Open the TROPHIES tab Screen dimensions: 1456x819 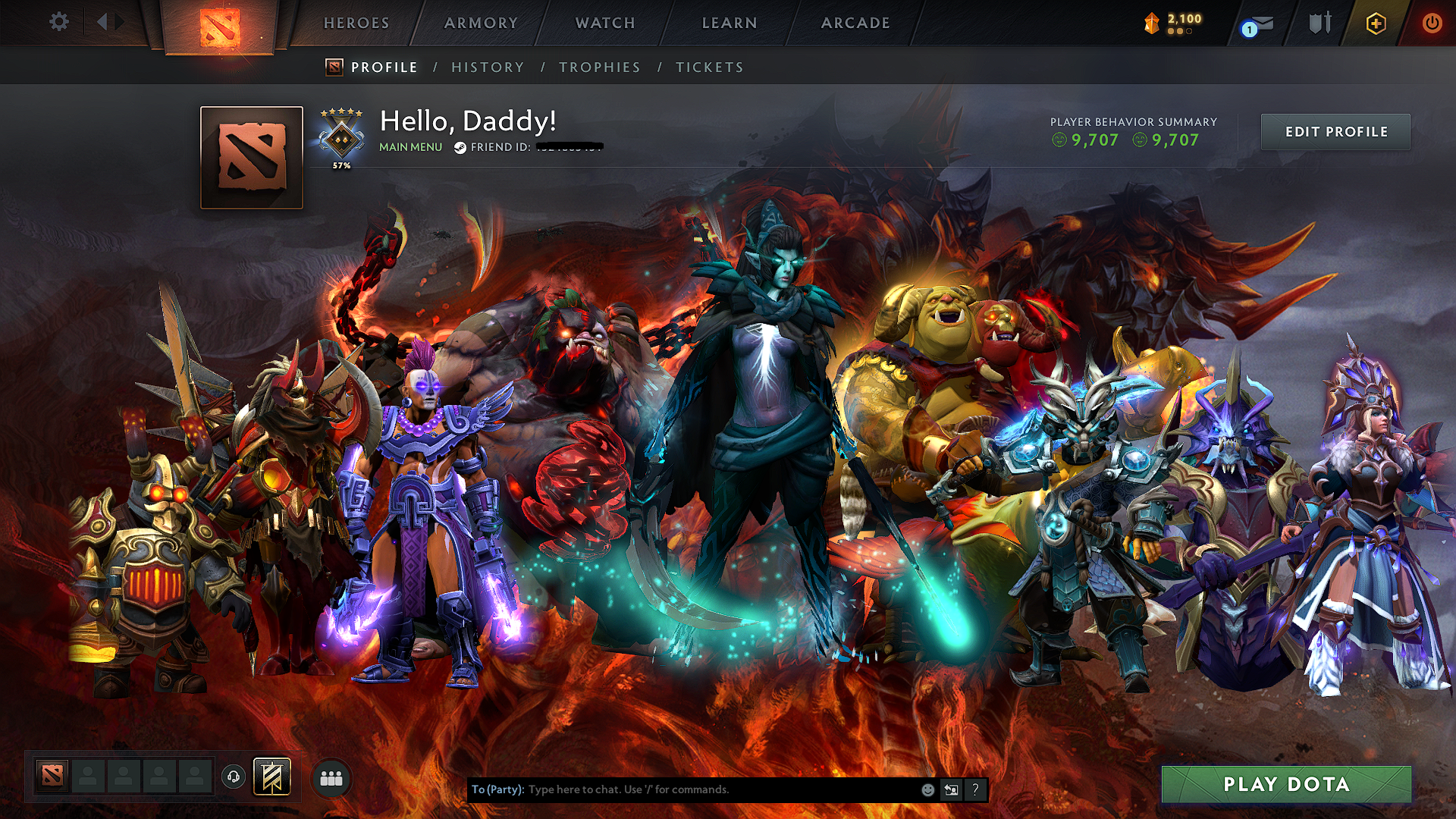[x=600, y=67]
